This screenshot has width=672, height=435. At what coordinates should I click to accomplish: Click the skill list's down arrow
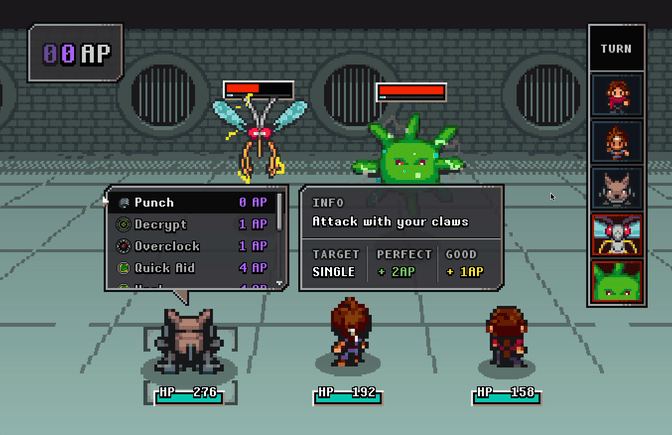(x=280, y=284)
